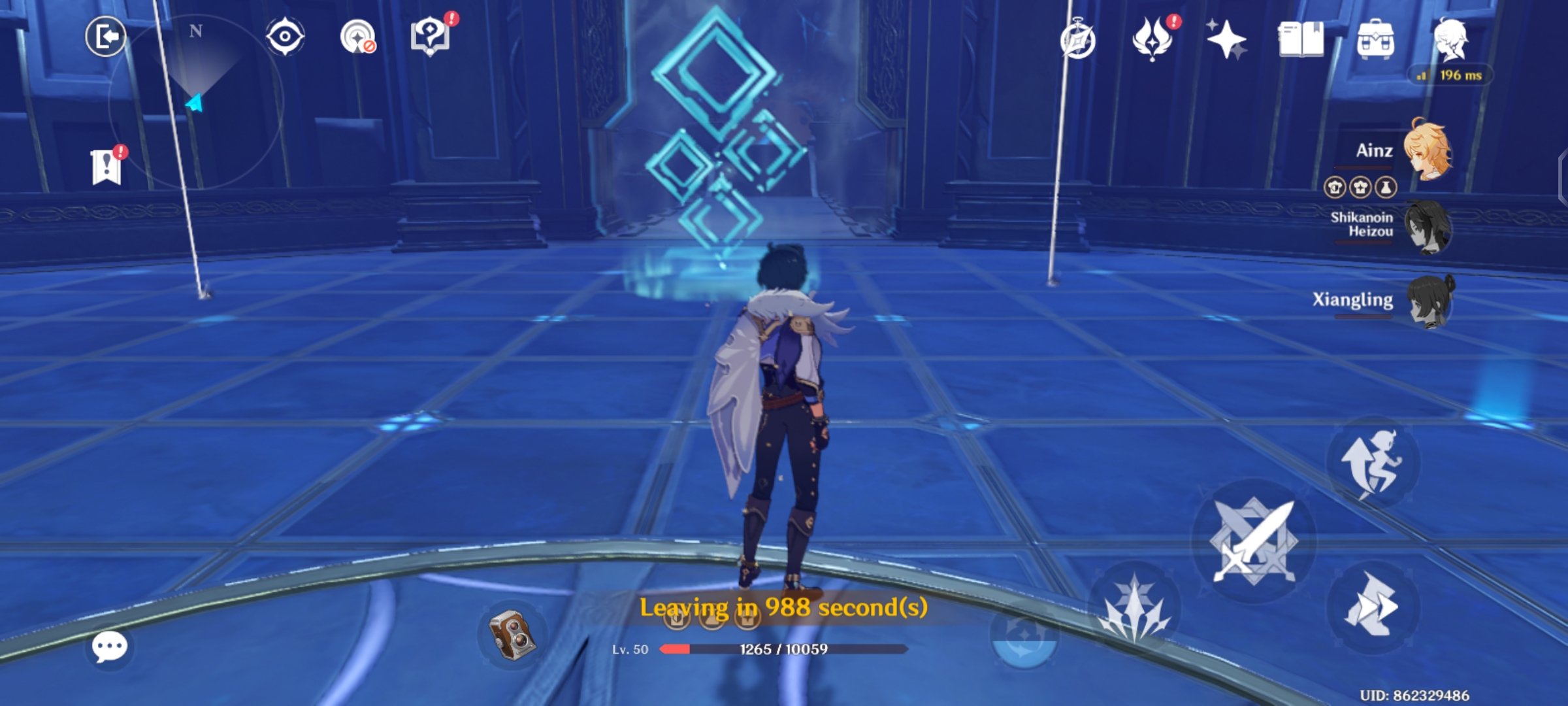
Task: Open the Wish sparkle icon
Action: pos(1228,41)
